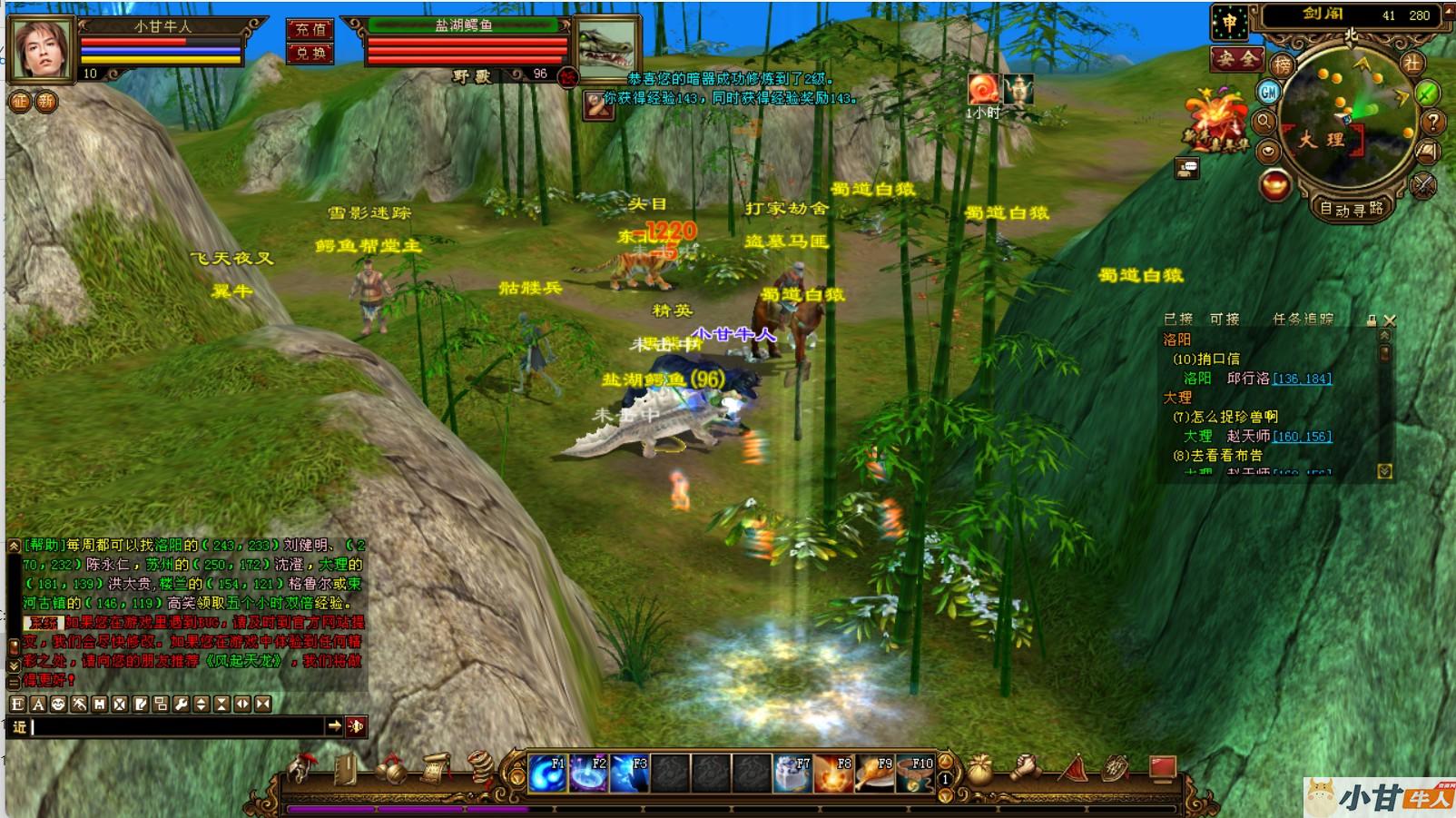Screen dimensions: 1456x818
Task: Activate the F1 blue swirl skill
Action: point(547,774)
